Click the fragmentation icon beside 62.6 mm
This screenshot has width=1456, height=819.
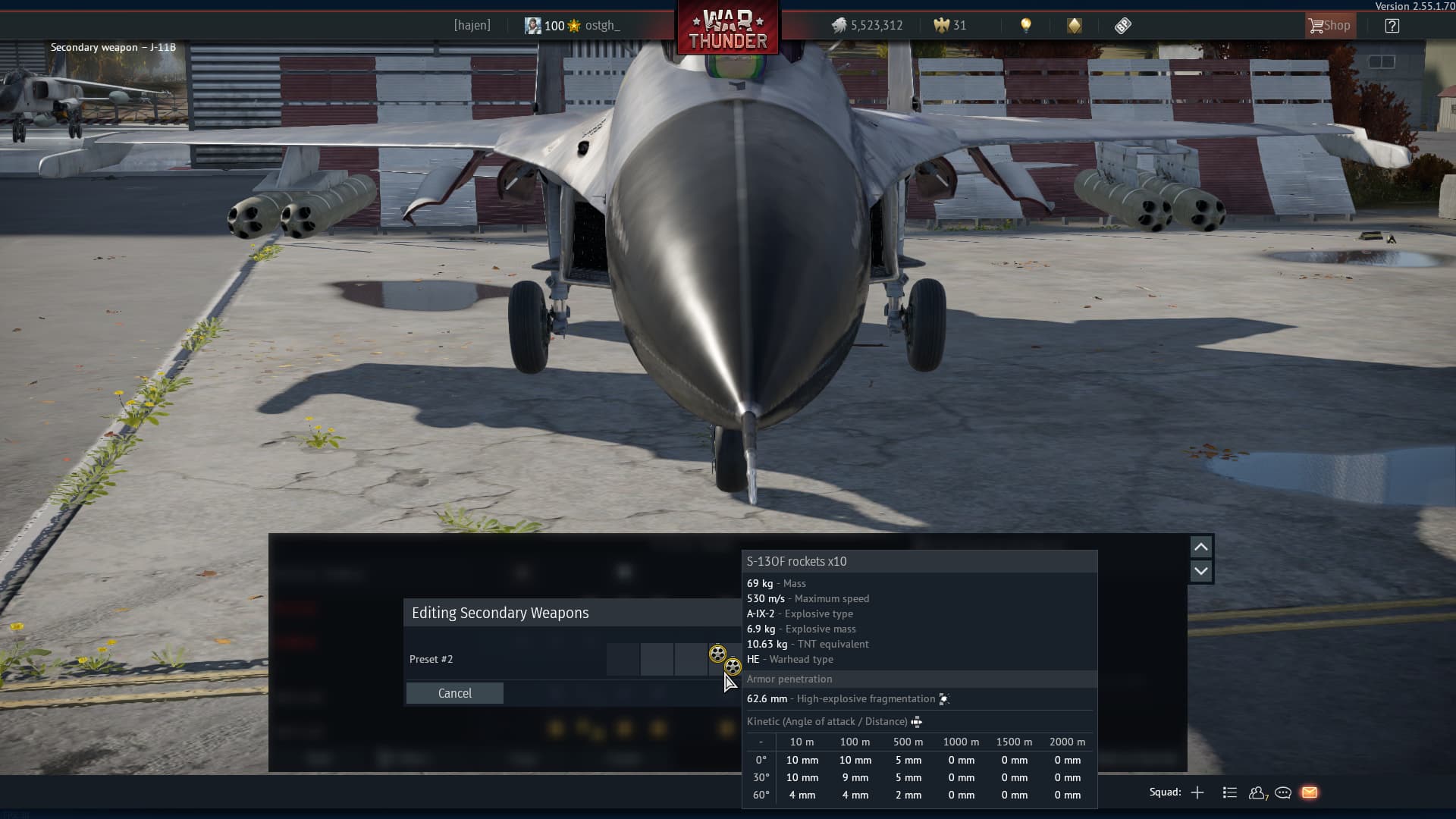coord(944,698)
